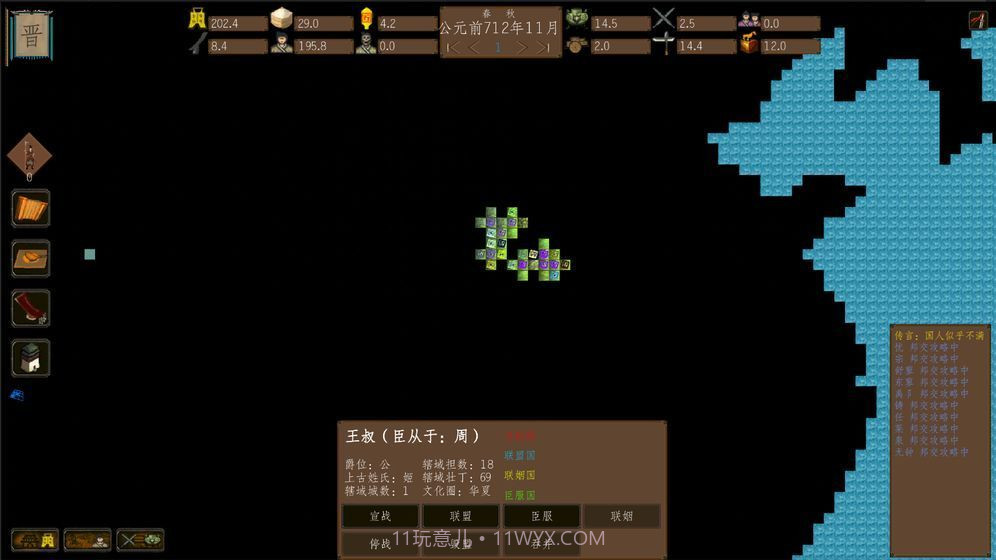Open the food tray panel
996x560 pixels.
coord(31,258)
